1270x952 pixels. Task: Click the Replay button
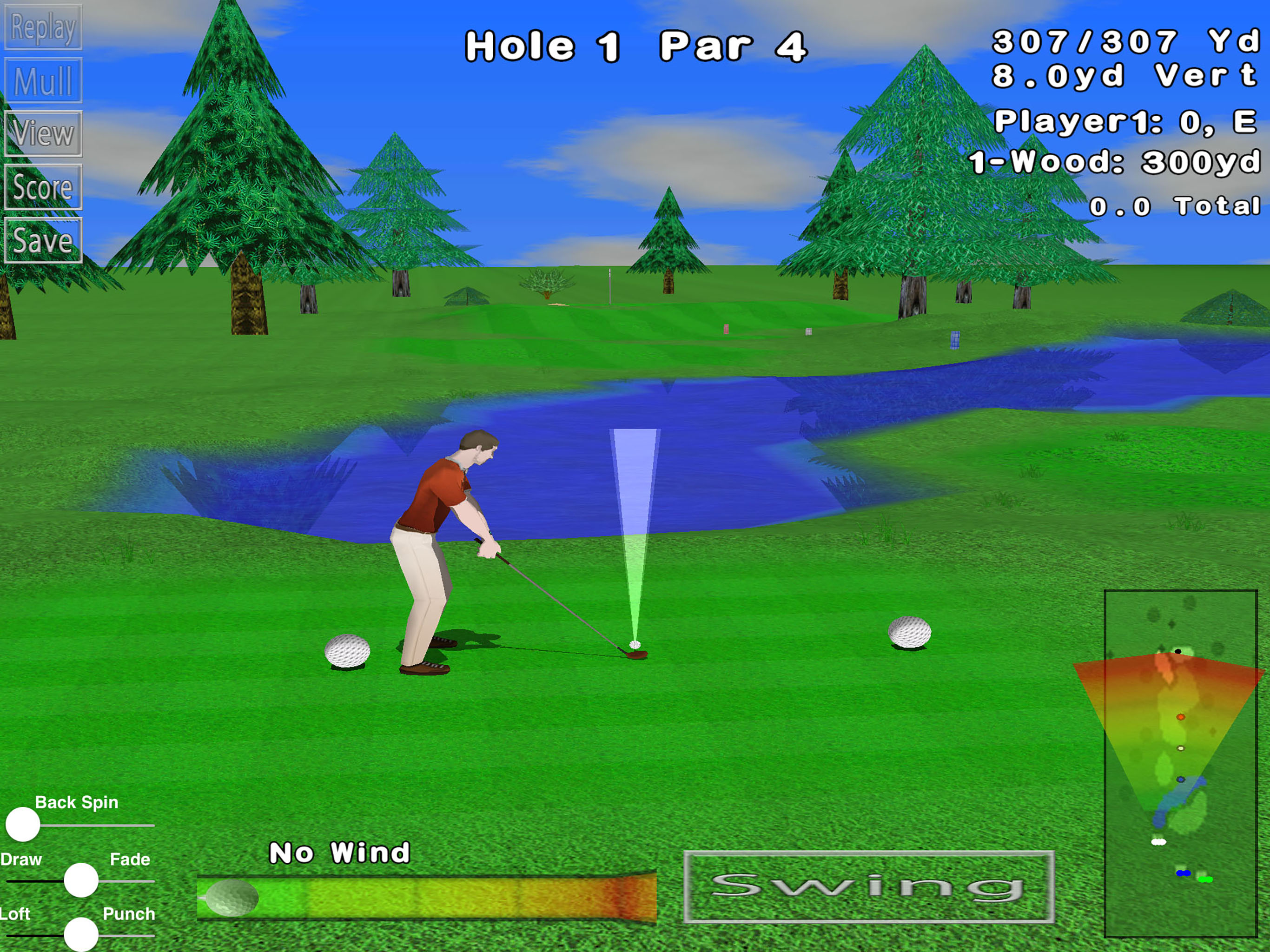point(43,27)
